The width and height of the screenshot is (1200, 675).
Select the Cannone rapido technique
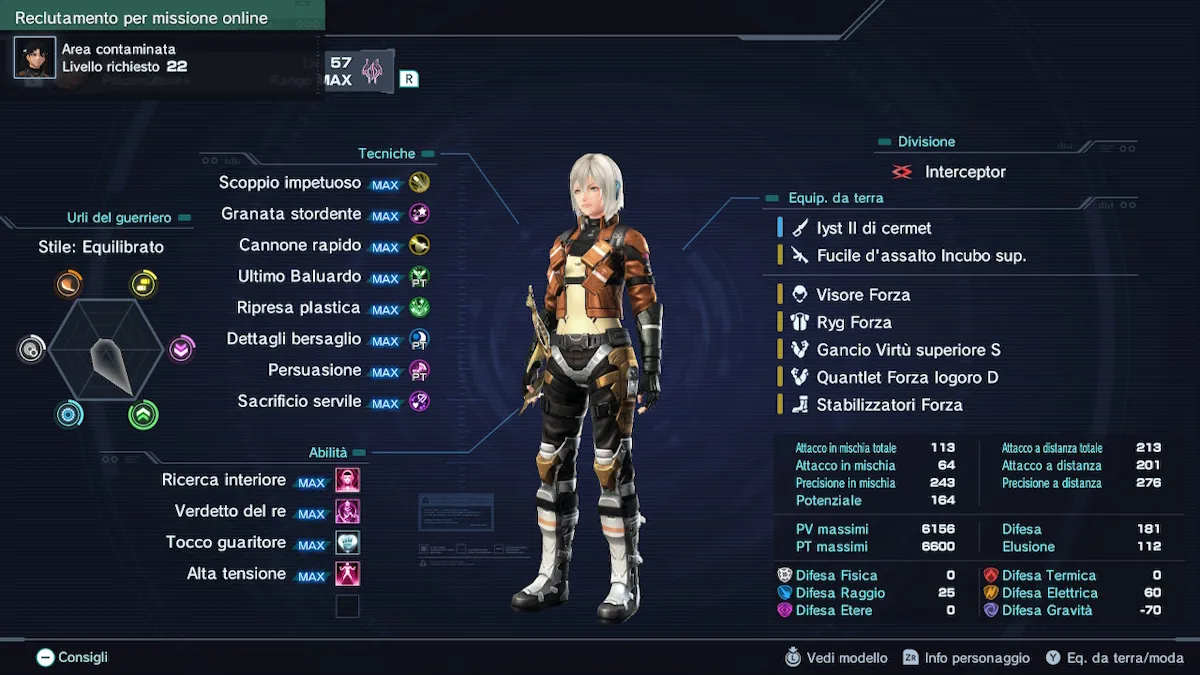coord(300,245)
